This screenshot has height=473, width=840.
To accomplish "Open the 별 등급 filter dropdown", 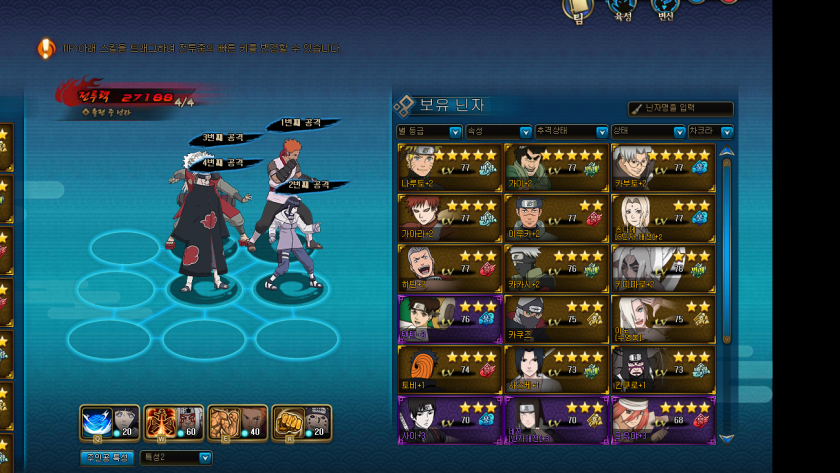I will (429, 131).
